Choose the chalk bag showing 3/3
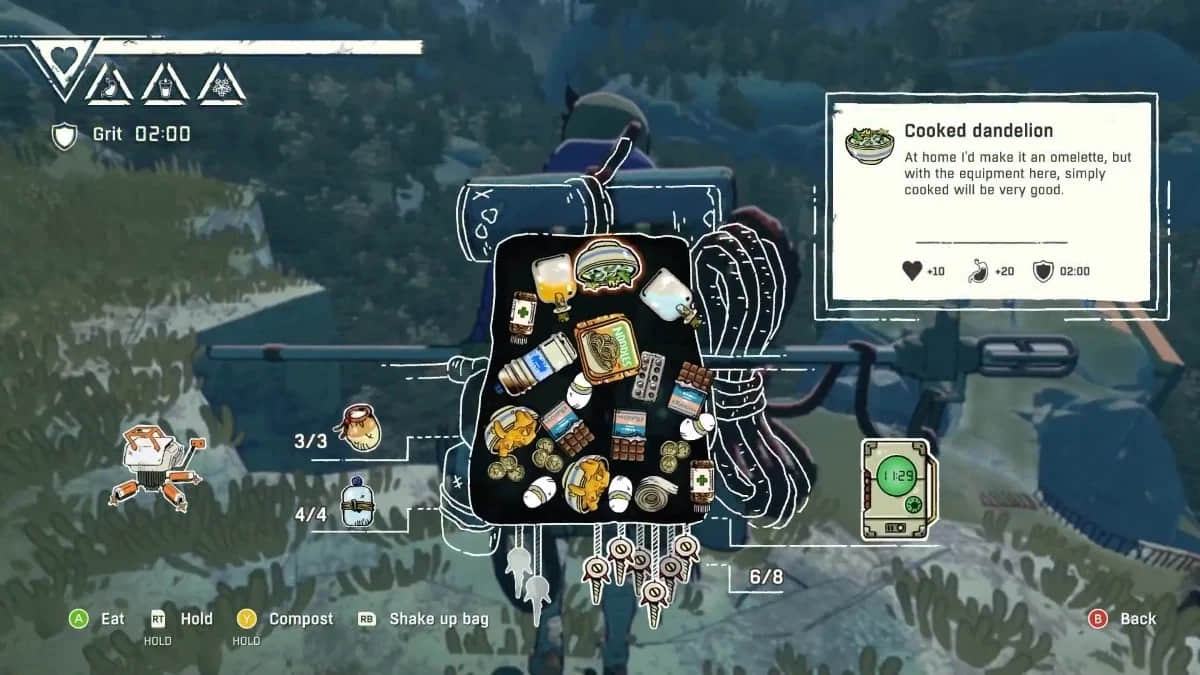This screenshot has height=675, width=1200. pos(358,428)
